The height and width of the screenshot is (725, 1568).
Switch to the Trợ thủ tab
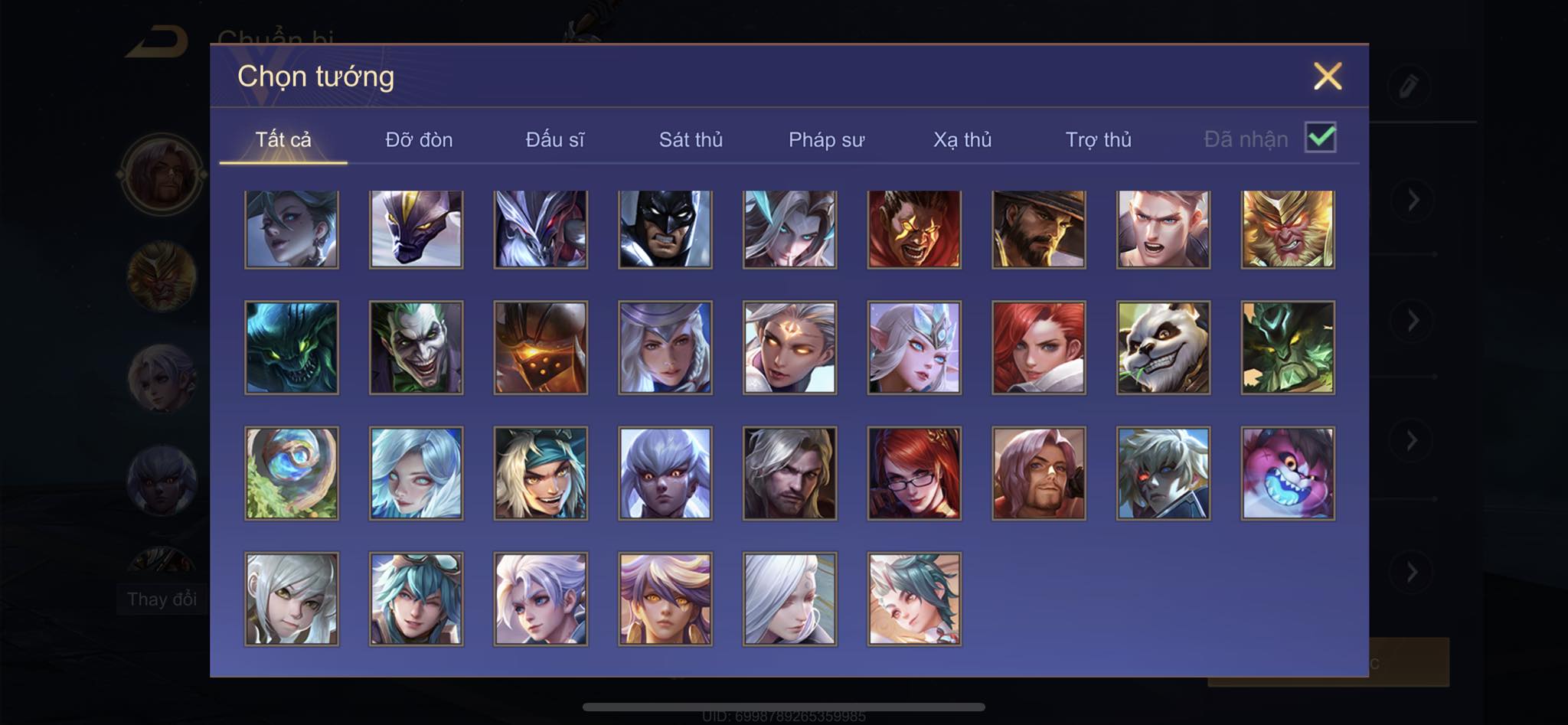coord(1098,139)
